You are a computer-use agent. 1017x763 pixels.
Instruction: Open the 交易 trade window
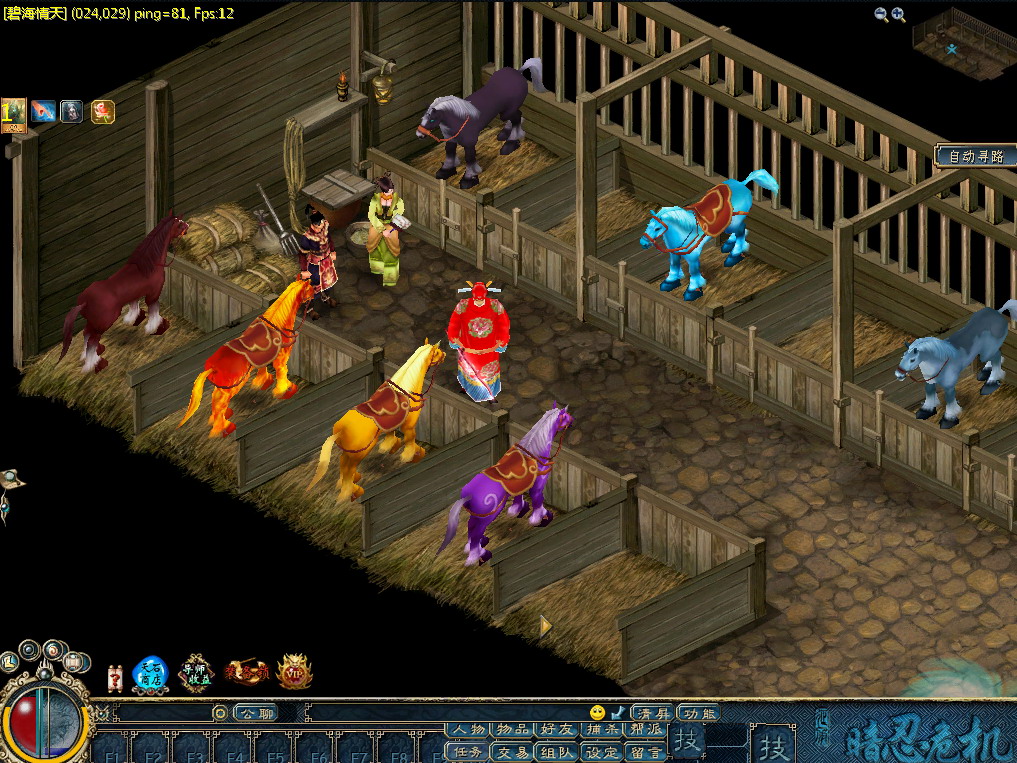[x=513, y=752]
